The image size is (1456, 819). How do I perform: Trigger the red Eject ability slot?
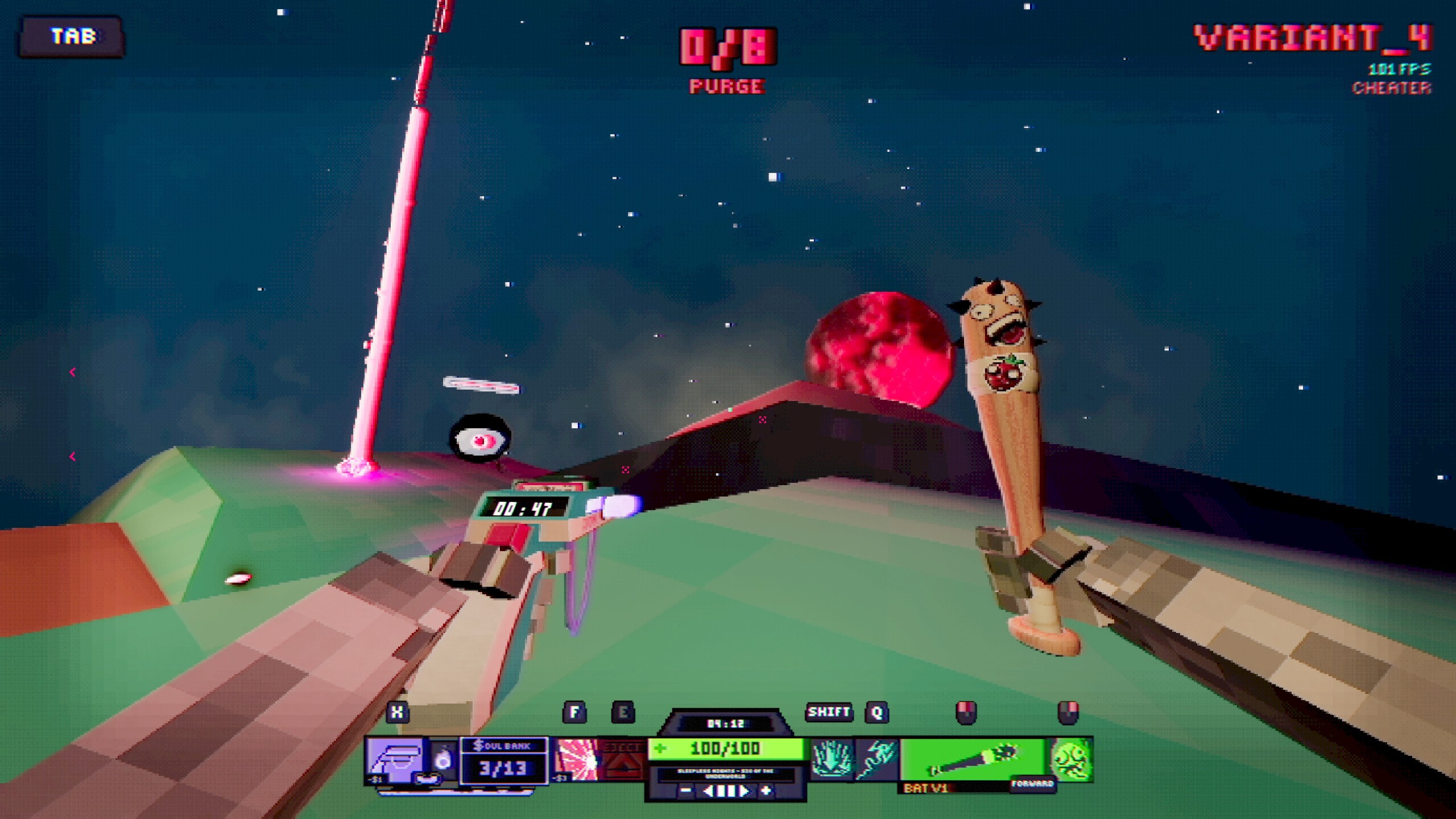tap(622, 760)
